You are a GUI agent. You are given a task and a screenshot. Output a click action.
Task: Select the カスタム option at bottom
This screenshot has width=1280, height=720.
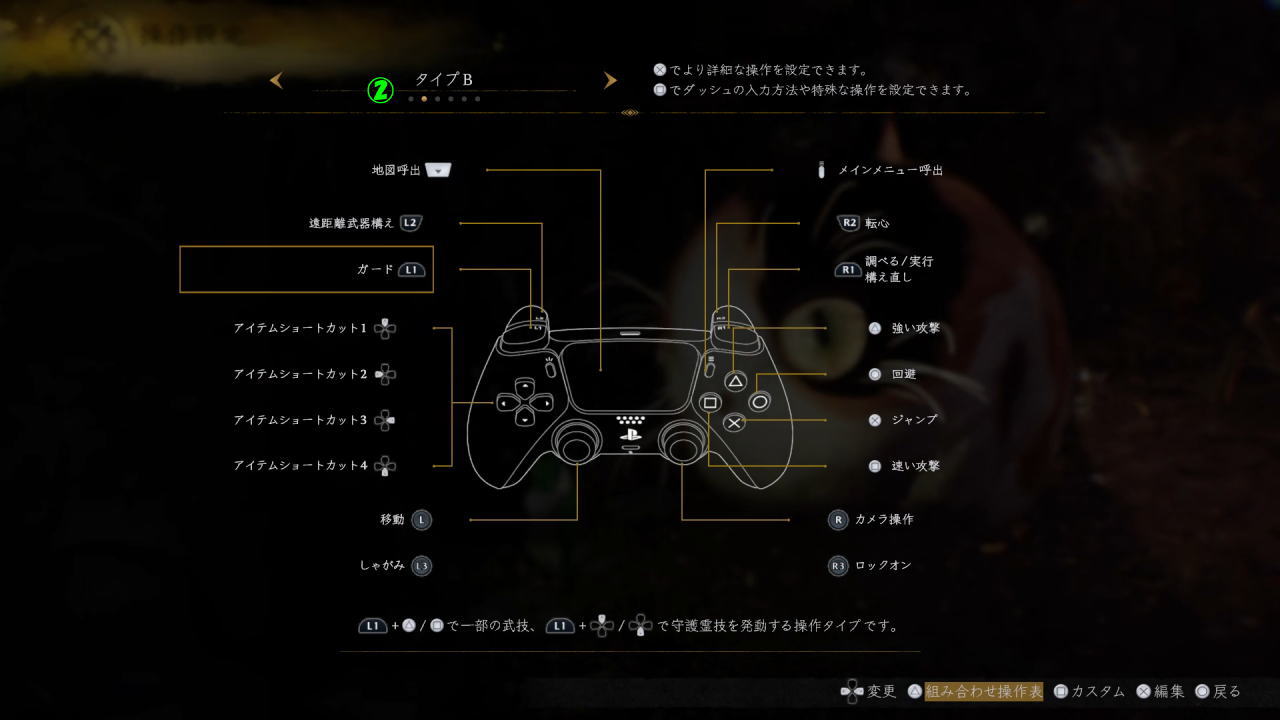(x=1095, y=691)
